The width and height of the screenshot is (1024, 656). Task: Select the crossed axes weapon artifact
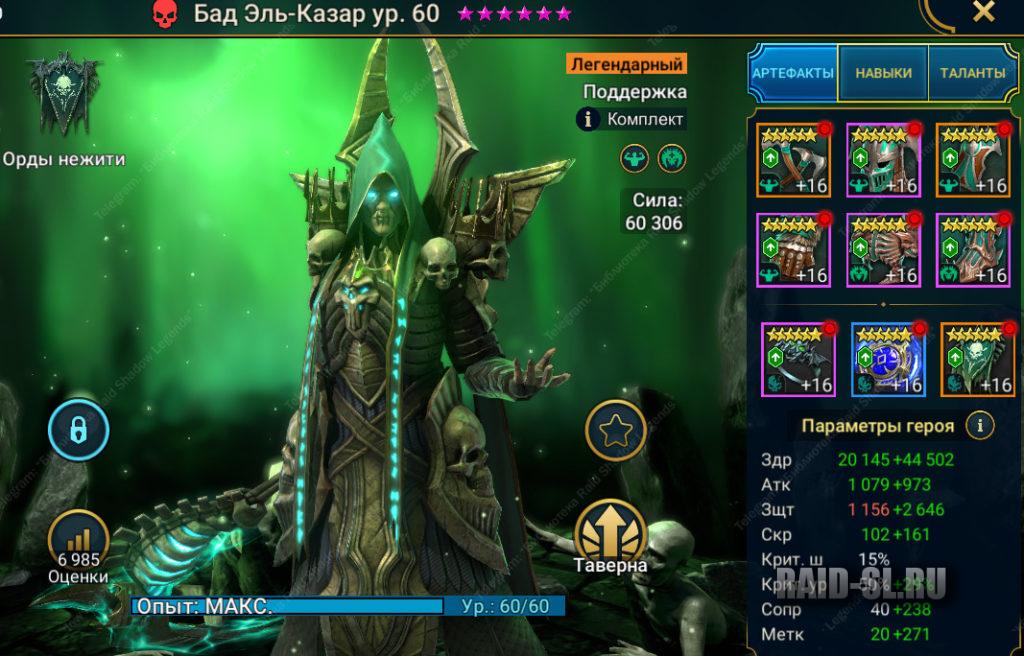[x=793, y=160]
